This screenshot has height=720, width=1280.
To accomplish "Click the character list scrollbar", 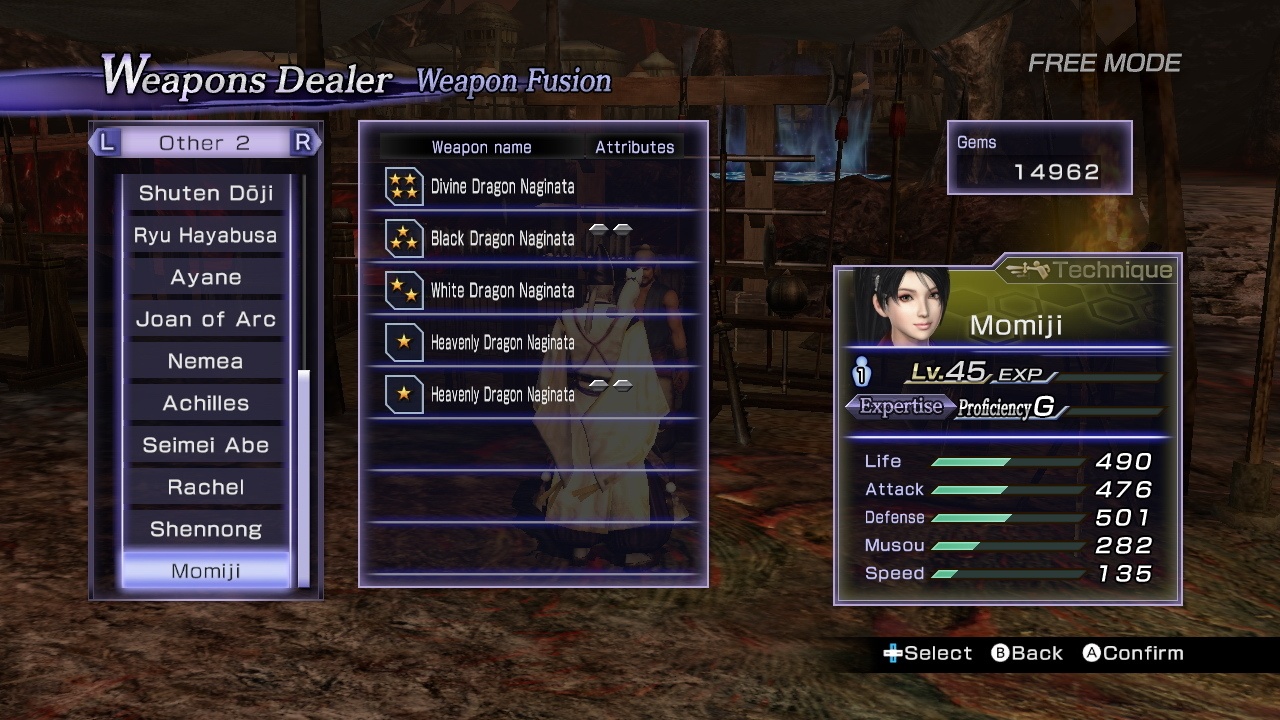I will [x=304, y=478].
